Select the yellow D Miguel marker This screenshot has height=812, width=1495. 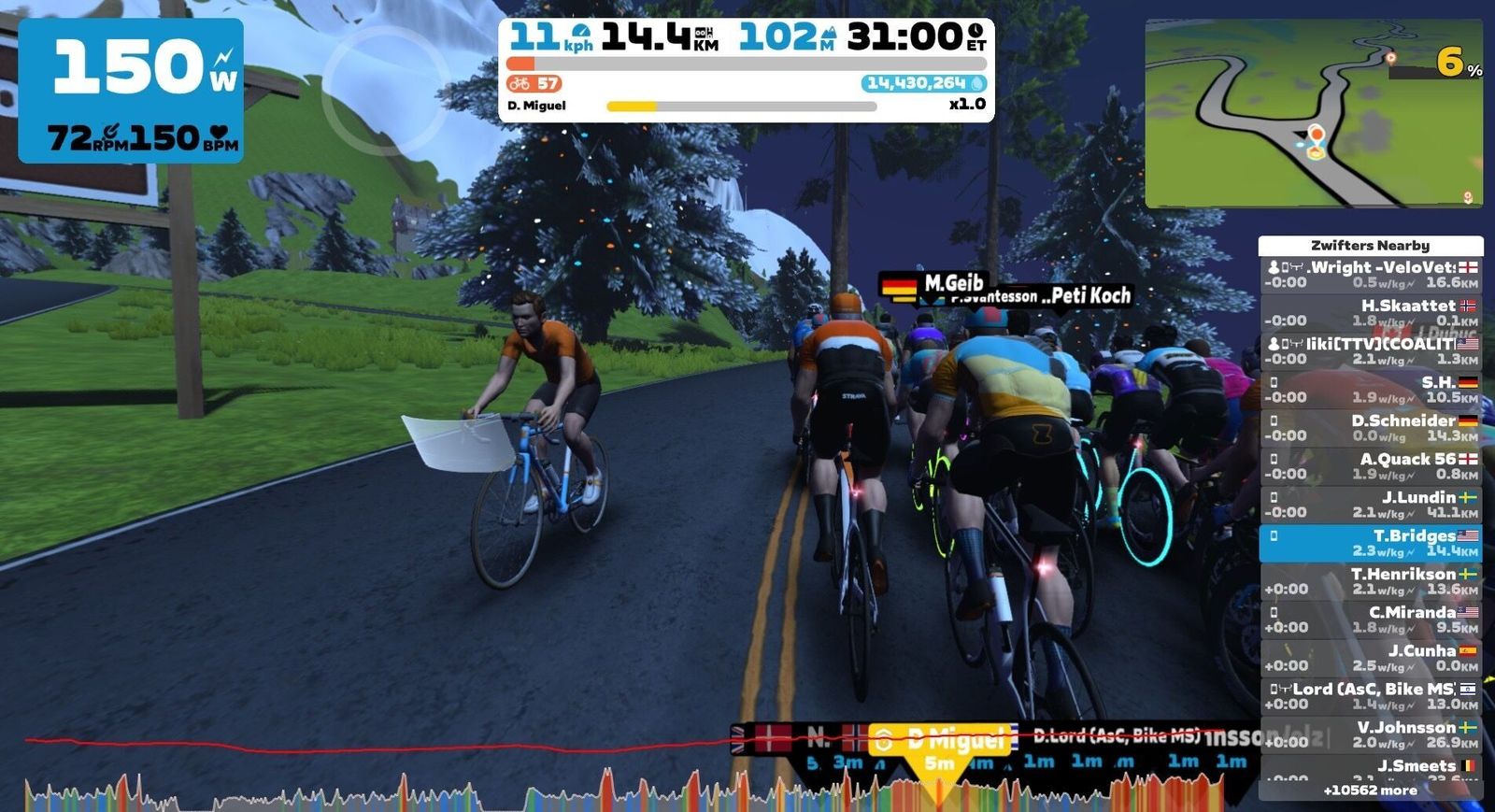click(x=942, y=740)
